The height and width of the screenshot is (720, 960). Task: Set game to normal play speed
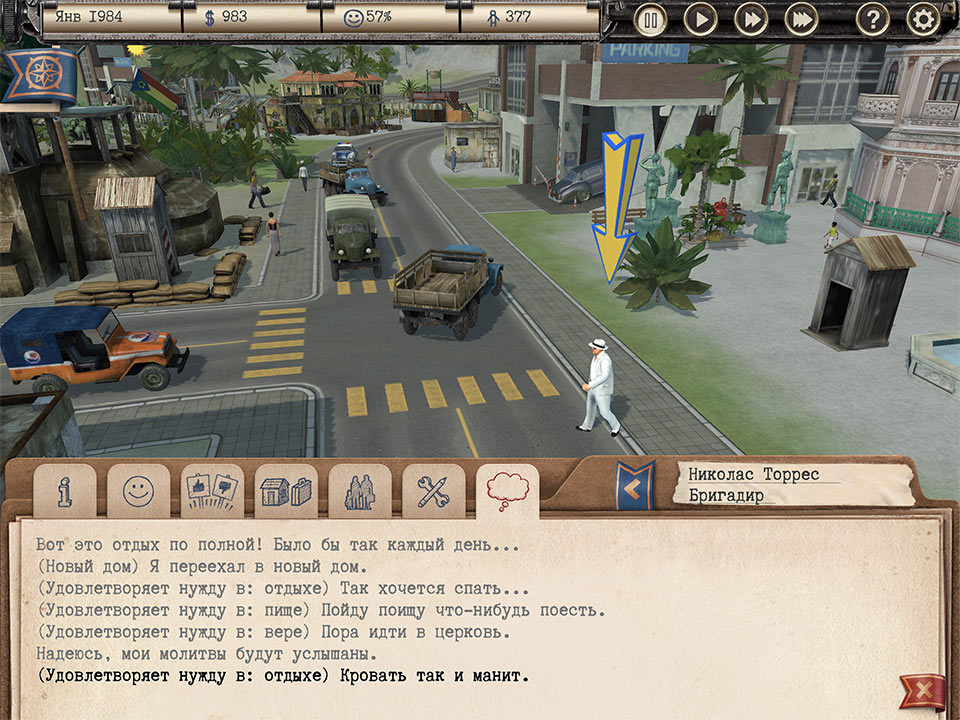point(701,19)
